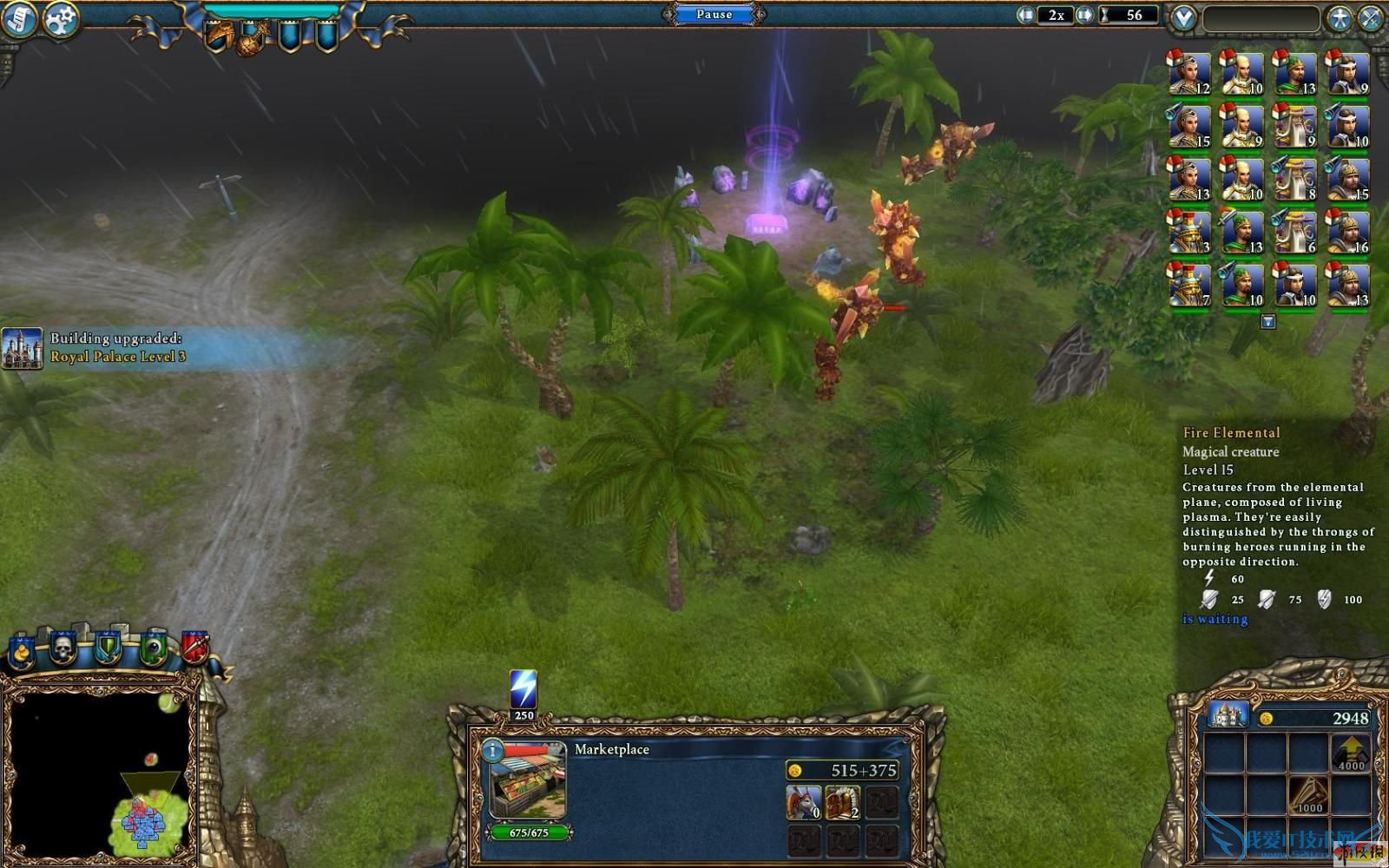Image resolution: width=1389 pixels, height=868 pixels.
Task: Place the skull attack flag
Action: pyautogui.click(x=63, y=647)
